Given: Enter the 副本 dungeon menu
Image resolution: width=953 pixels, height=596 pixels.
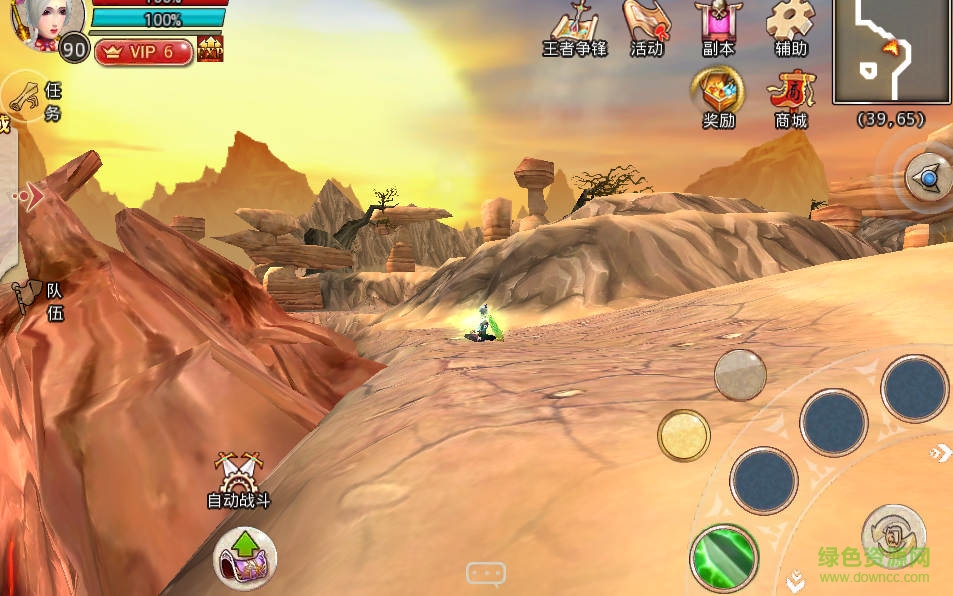Looking at the screenshot, I should tap(717, 28).
